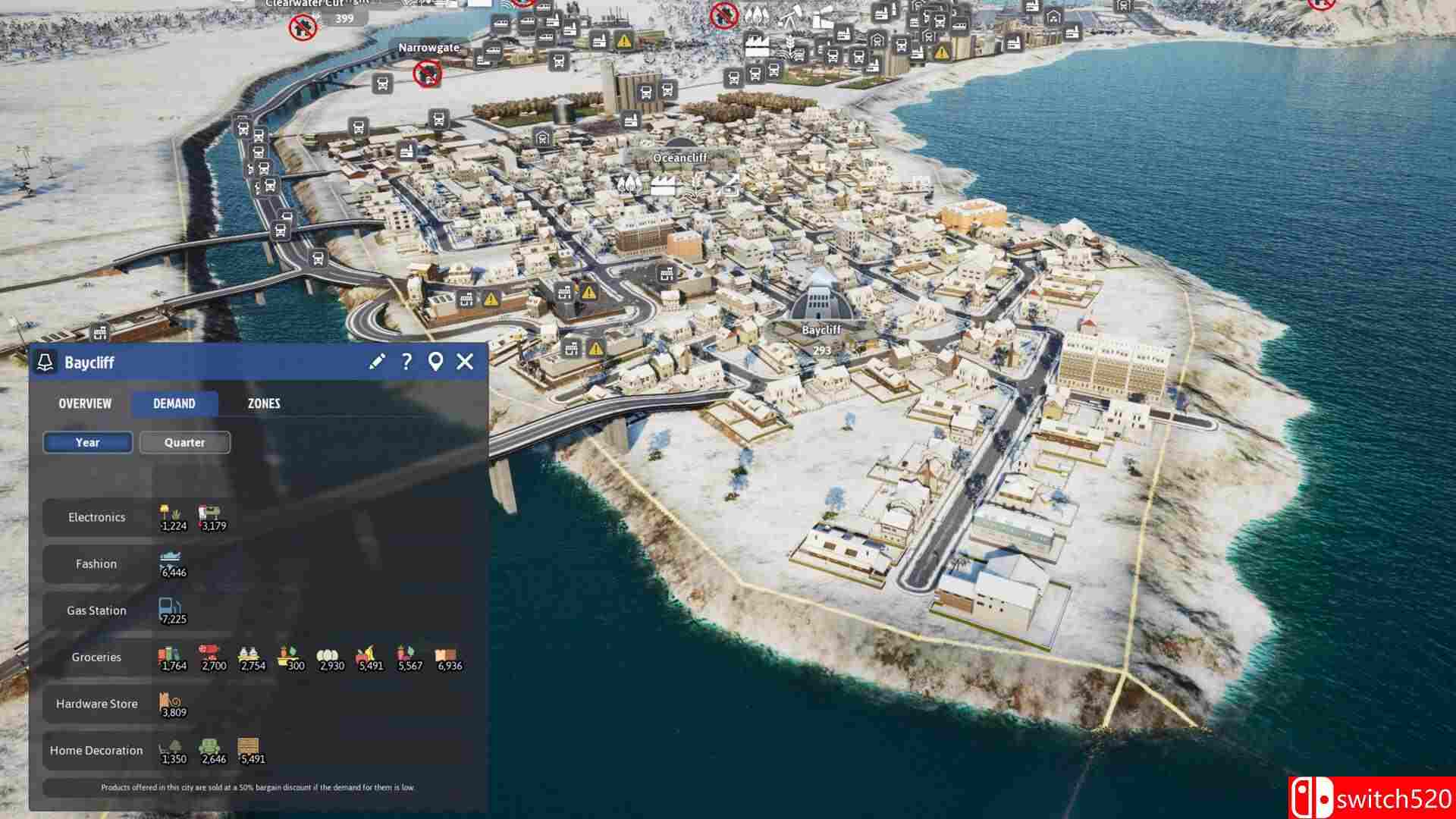Switch to the Overview tab

pyautogui.click(x=84, y=403)
